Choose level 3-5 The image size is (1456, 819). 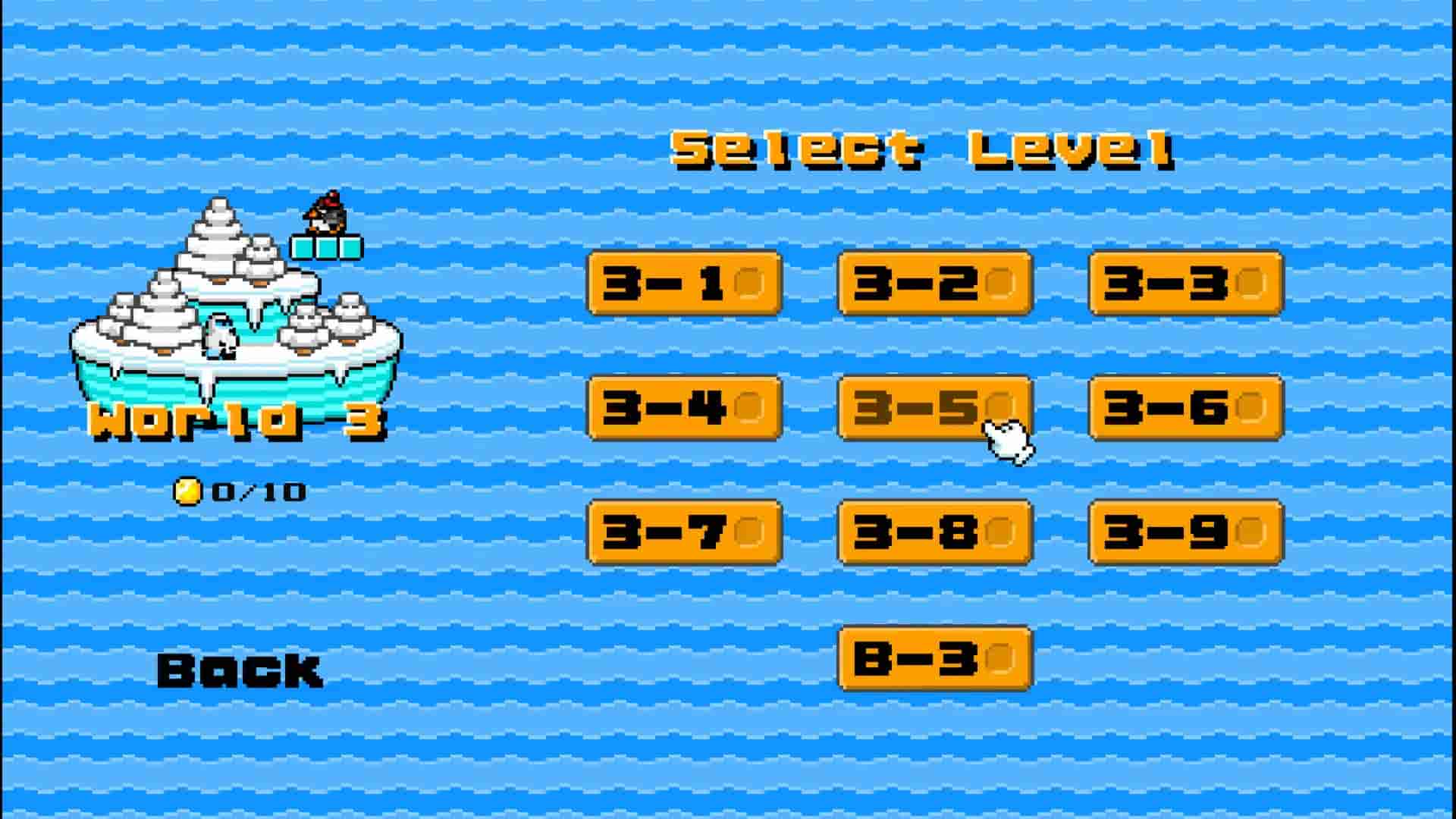934,409
